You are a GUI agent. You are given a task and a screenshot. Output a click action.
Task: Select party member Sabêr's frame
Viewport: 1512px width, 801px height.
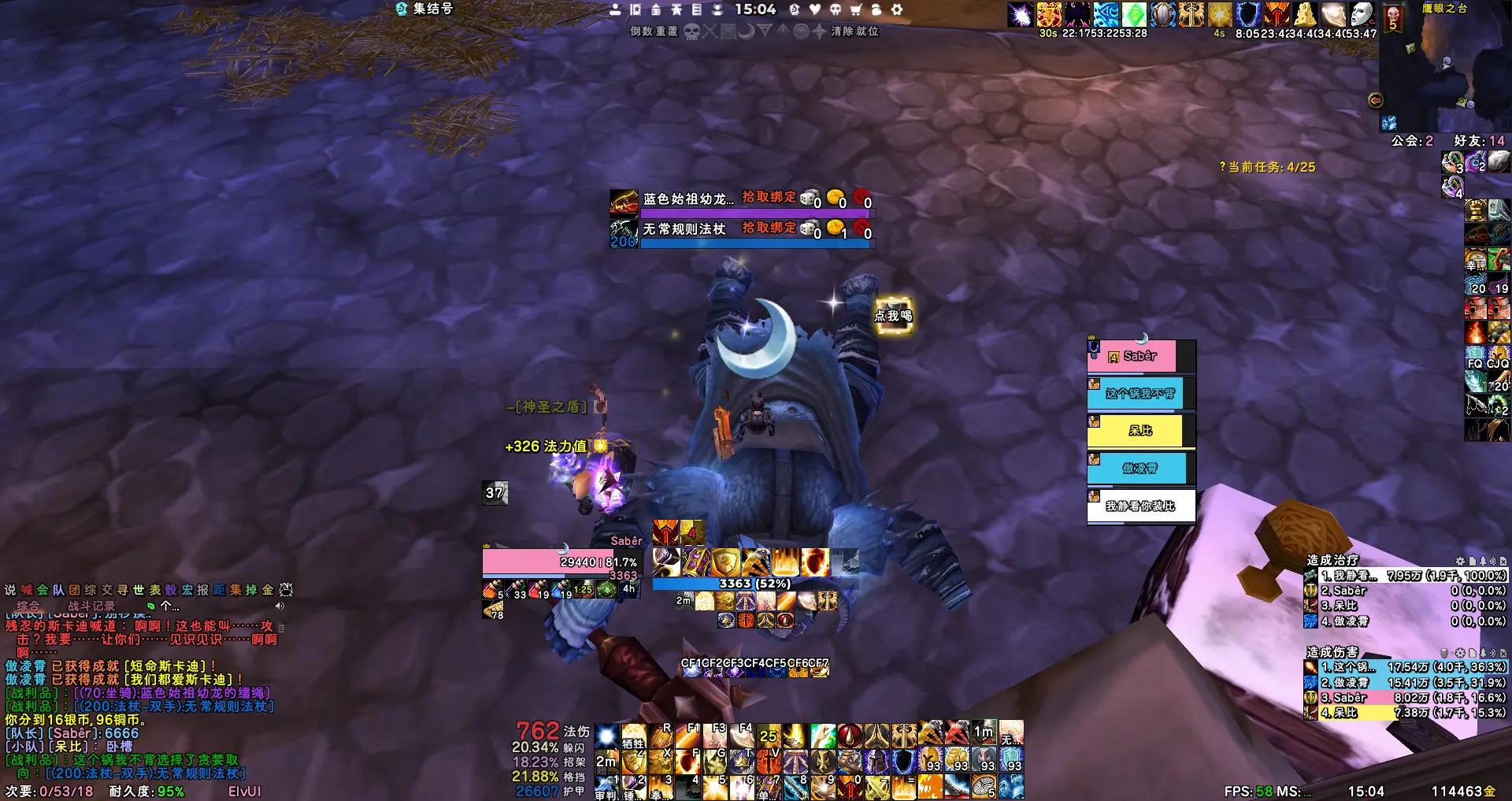coord(1140,357)
